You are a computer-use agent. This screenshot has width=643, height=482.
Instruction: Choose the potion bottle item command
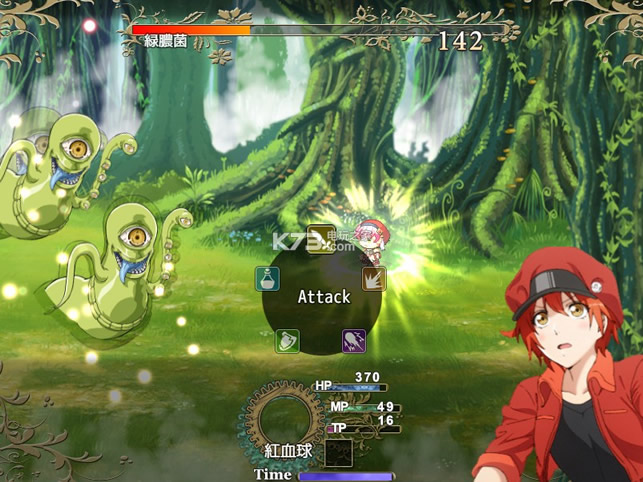(x=268, y=279)
